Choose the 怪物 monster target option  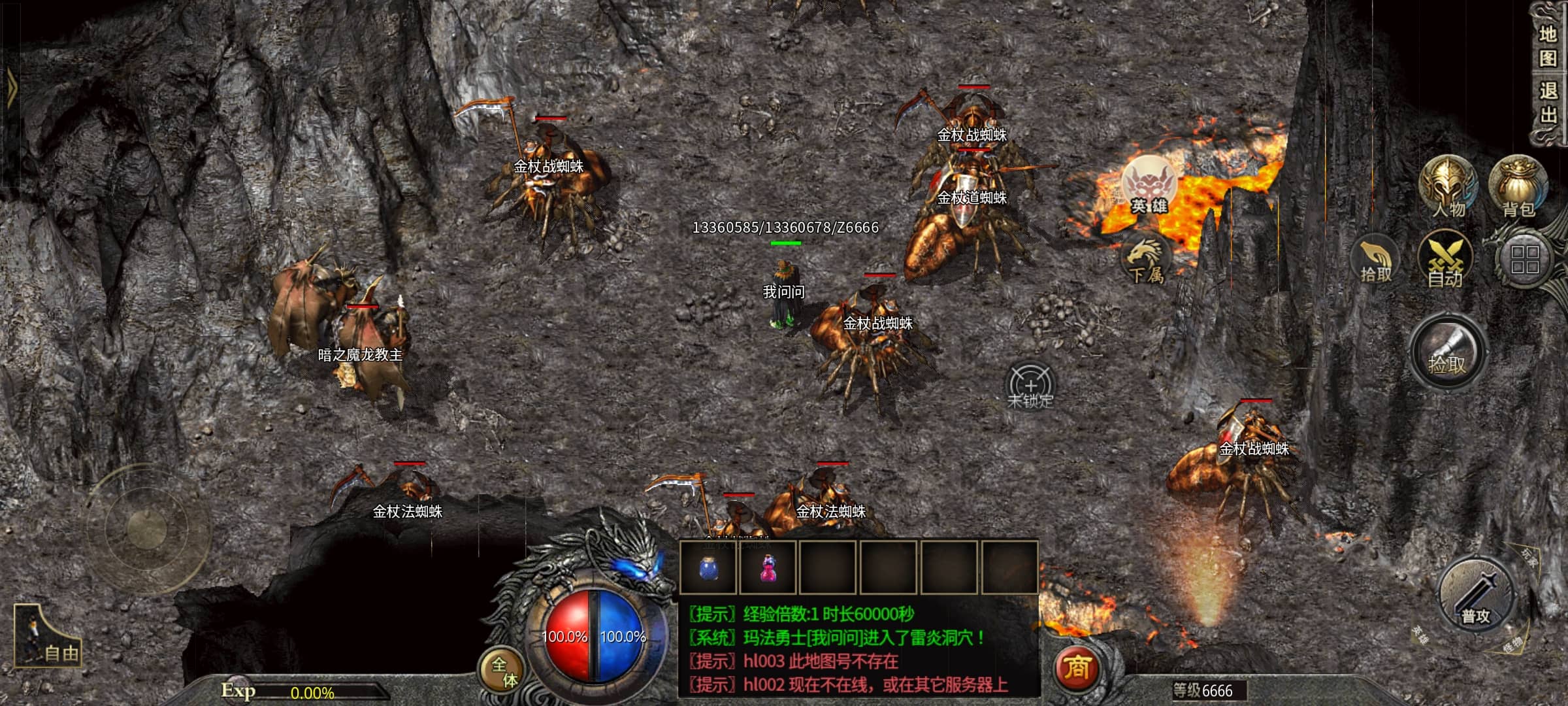(x=1512, y=646)
